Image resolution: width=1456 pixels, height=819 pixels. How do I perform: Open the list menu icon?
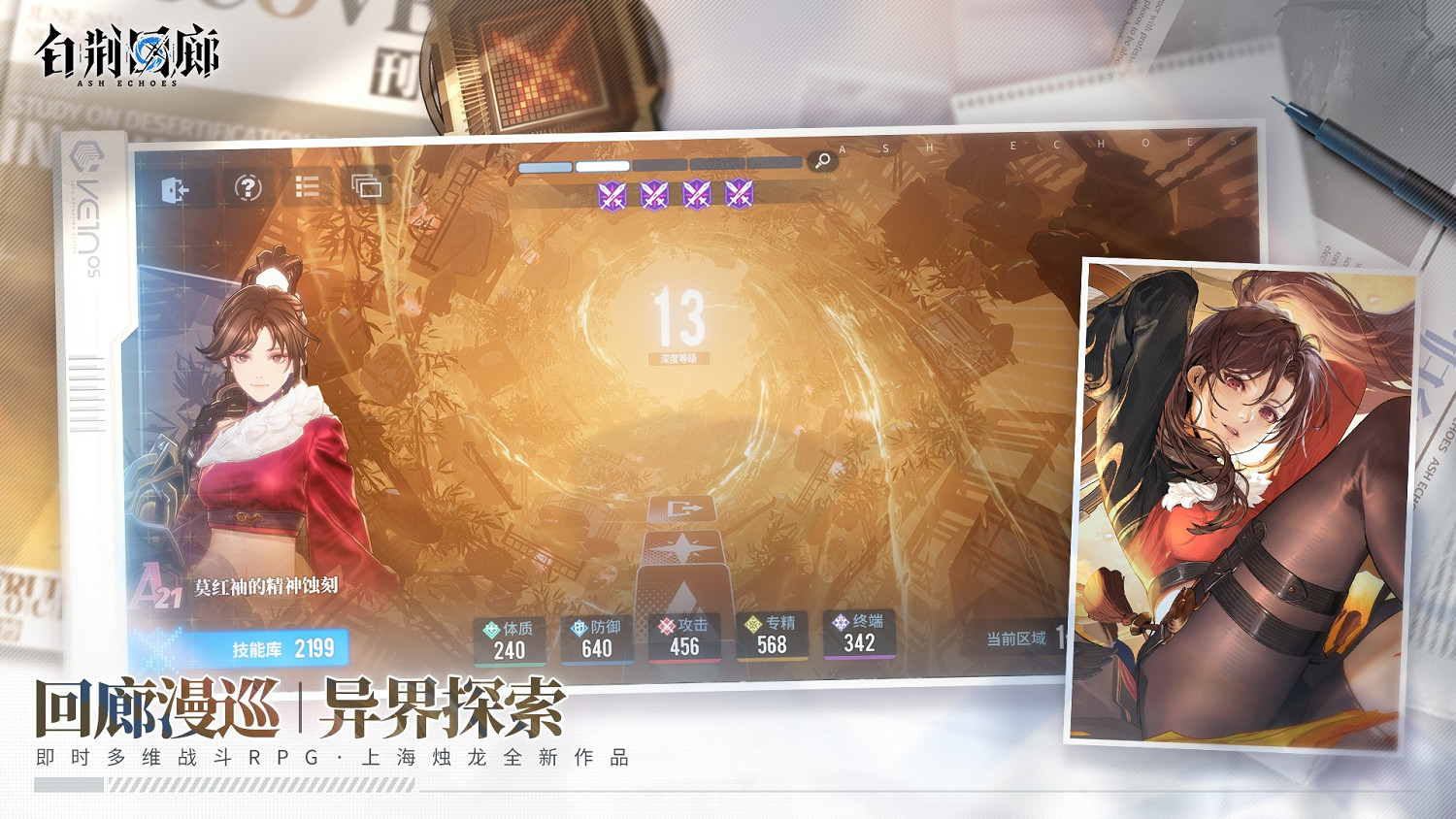click(x=308, y=186)
